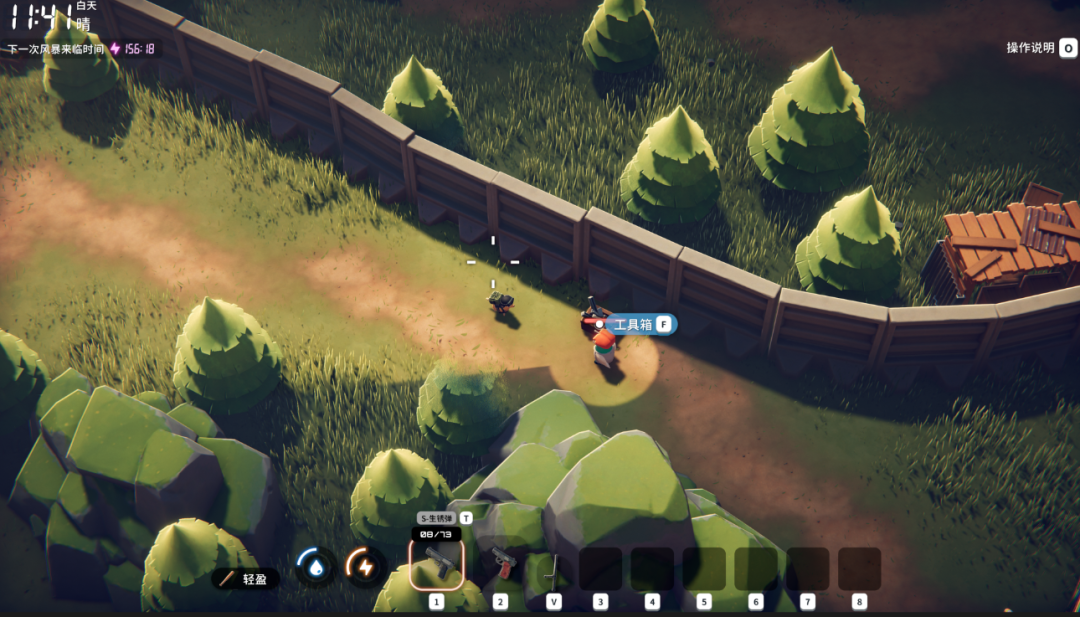Open the 操作说明 controls guide
1080x617 pixels.
point(1040,47)
